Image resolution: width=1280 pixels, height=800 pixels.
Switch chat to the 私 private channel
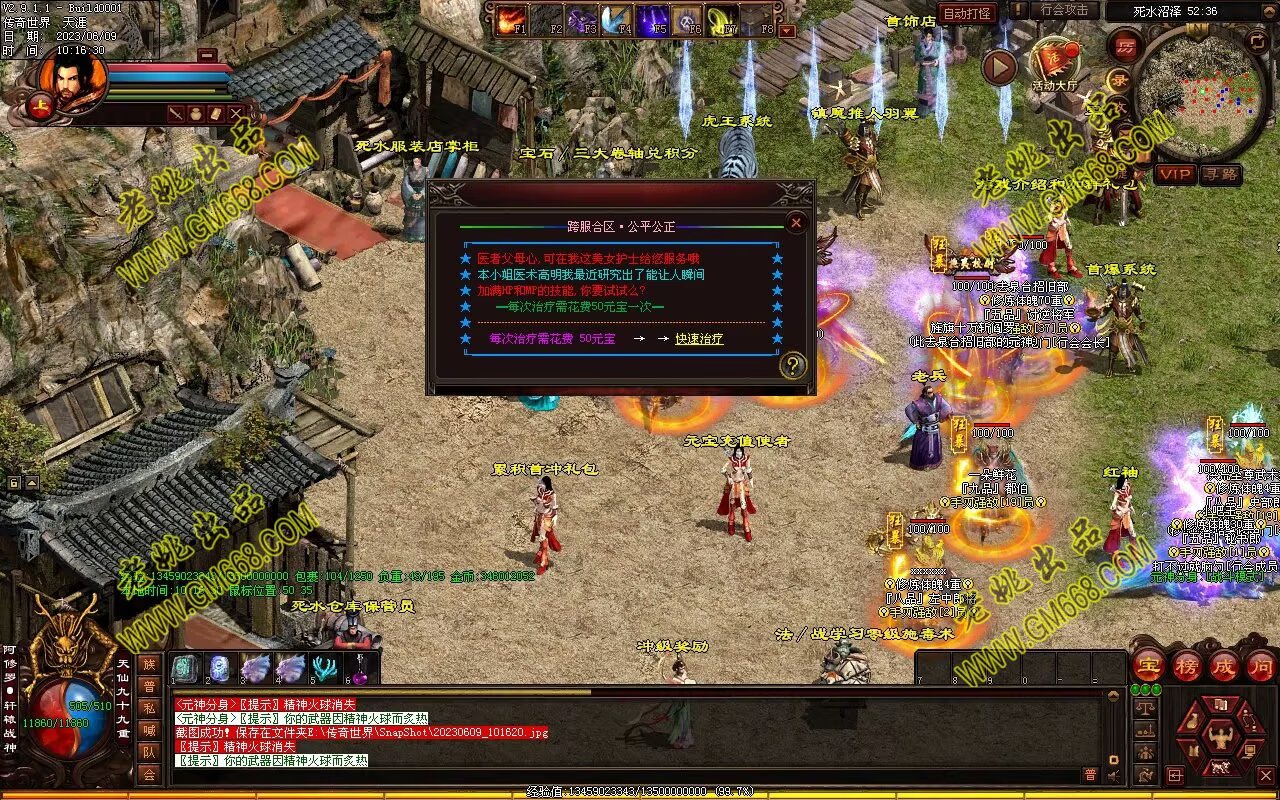tap(149, 708)
